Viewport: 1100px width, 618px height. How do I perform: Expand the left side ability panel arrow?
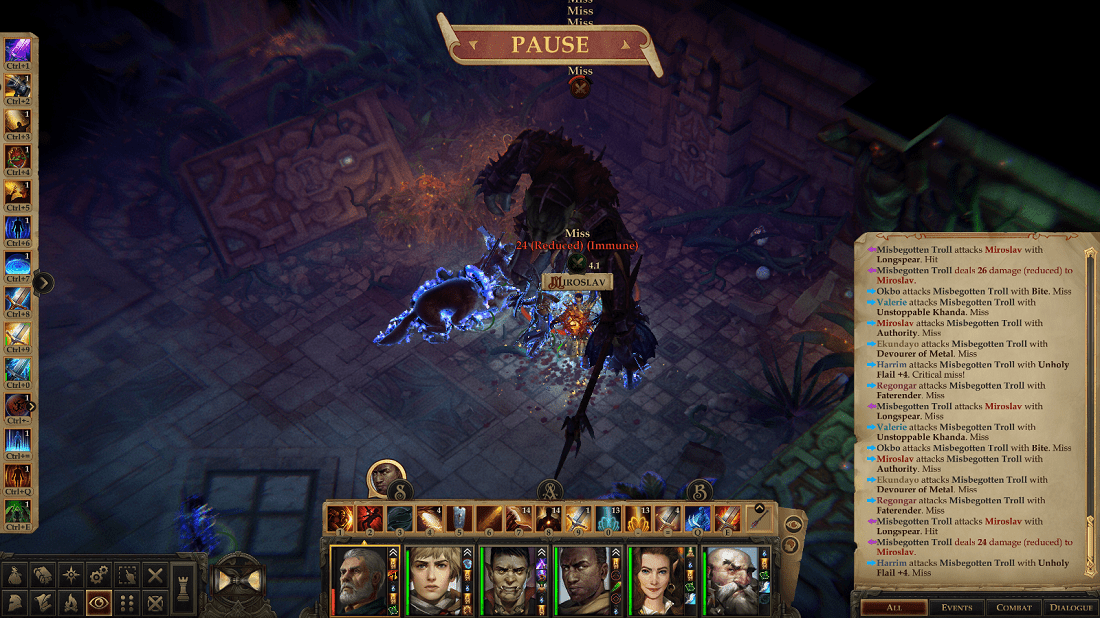point(42,283)
